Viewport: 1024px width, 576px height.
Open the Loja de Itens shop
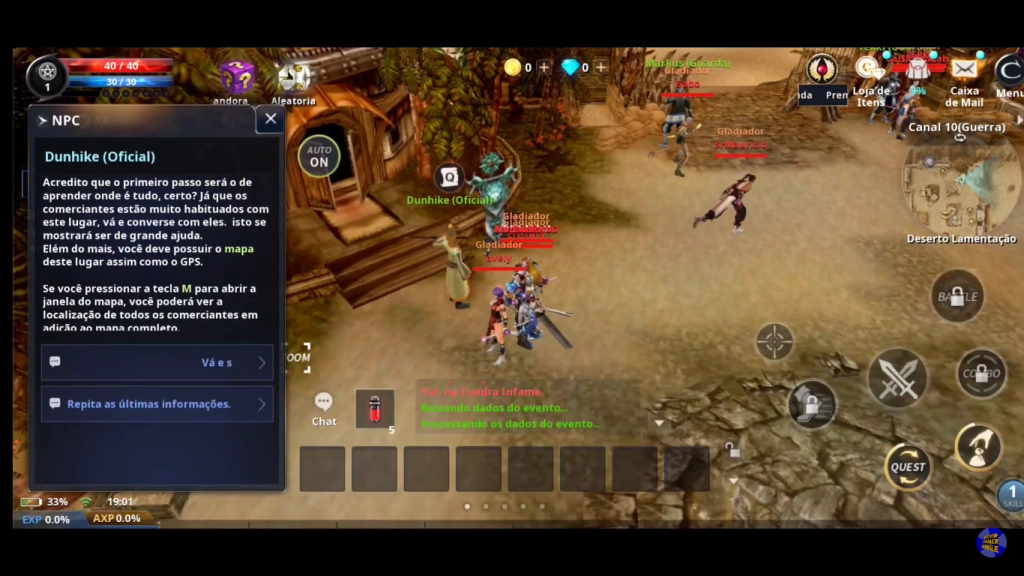pos(869,70)
